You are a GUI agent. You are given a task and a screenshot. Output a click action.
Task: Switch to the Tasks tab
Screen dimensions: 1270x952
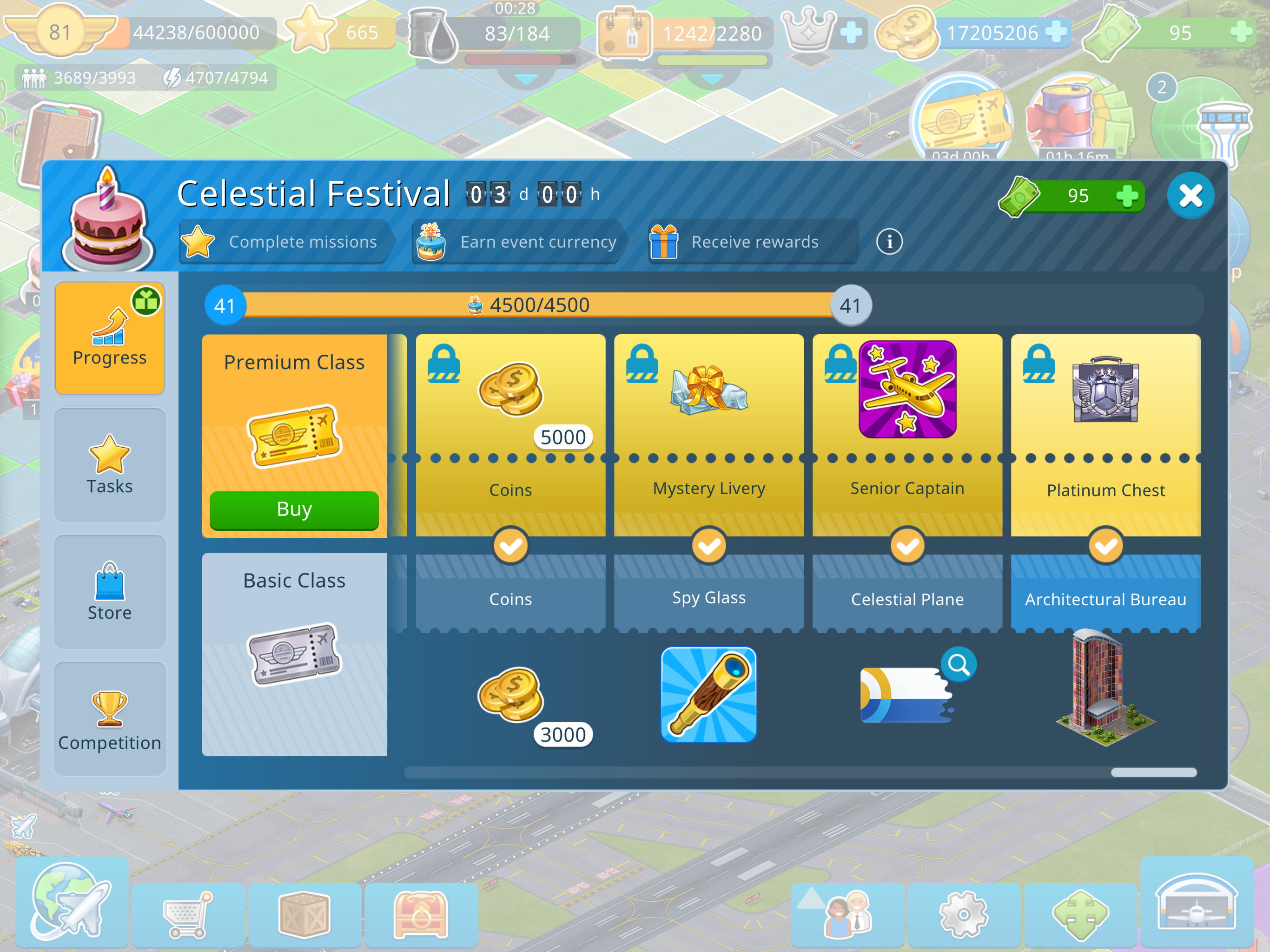pyautogui.click(x=110, y=465)
